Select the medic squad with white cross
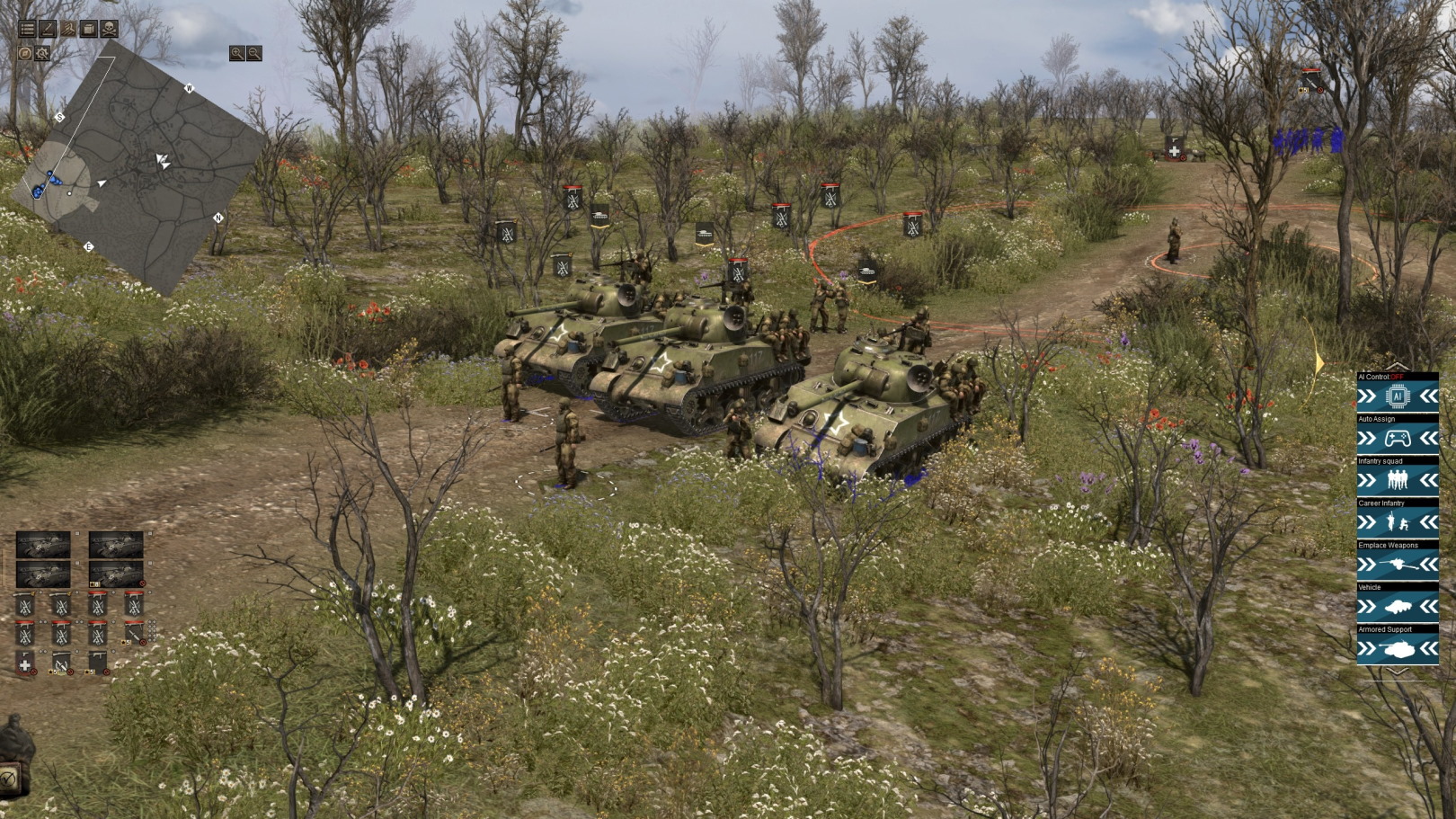 [25, 663]
